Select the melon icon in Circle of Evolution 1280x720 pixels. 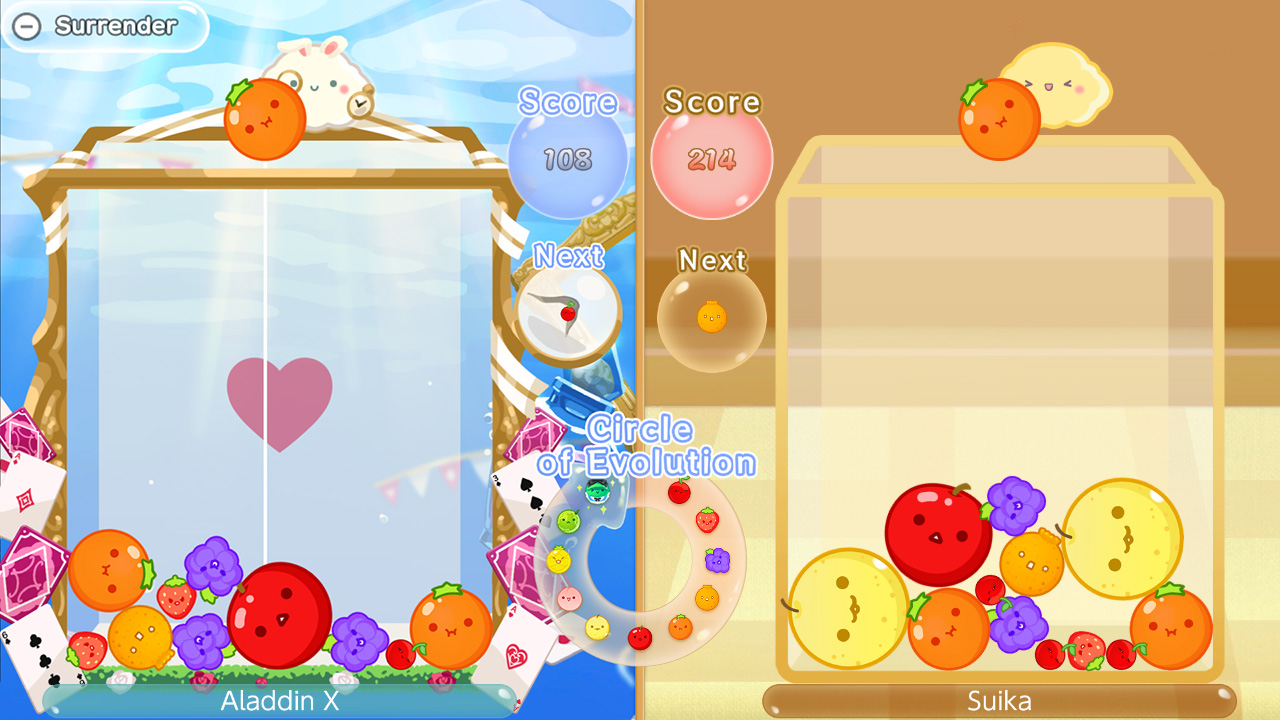tap(568, 520)
